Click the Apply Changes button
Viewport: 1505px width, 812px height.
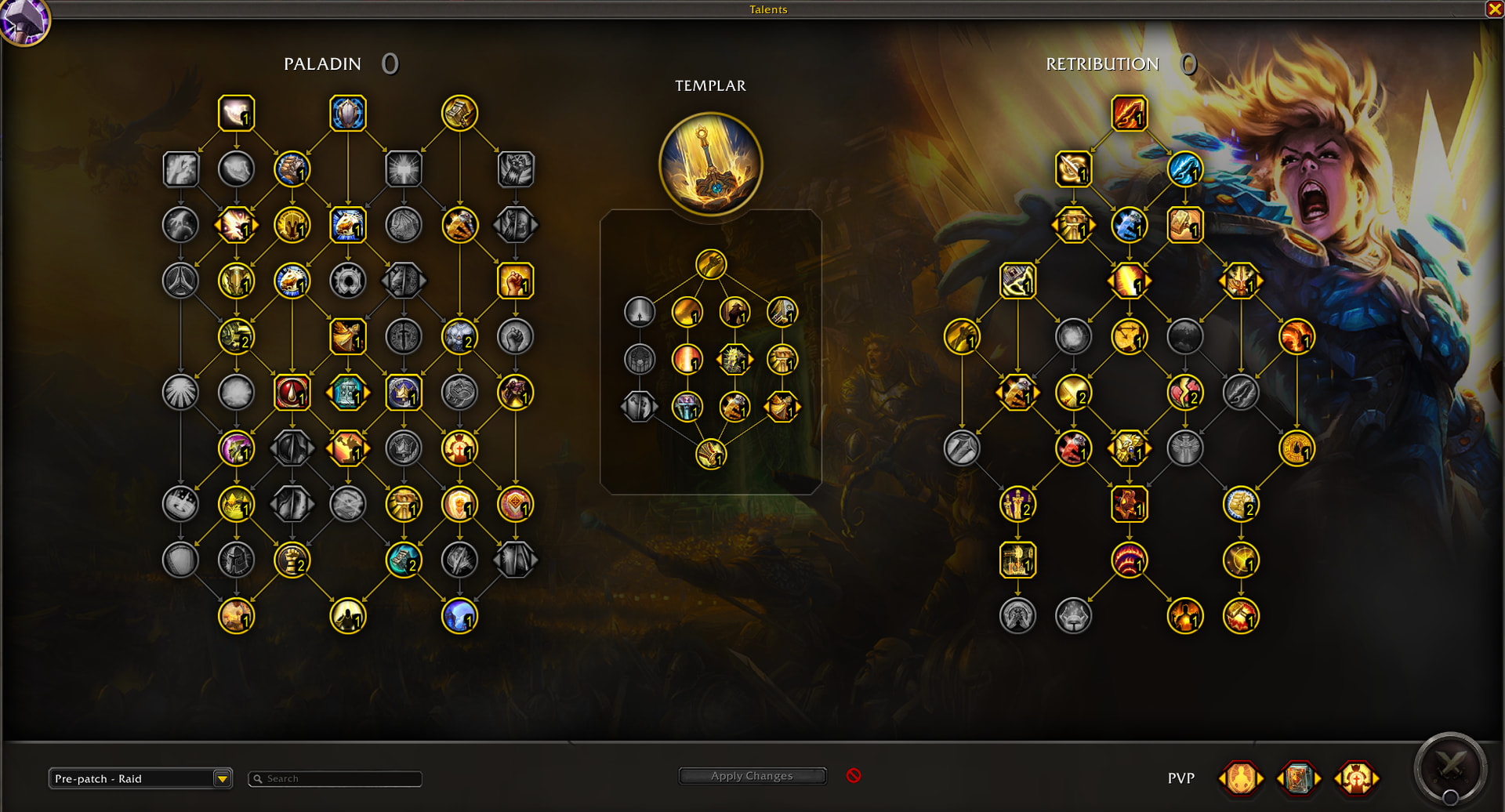coord(752,776)
